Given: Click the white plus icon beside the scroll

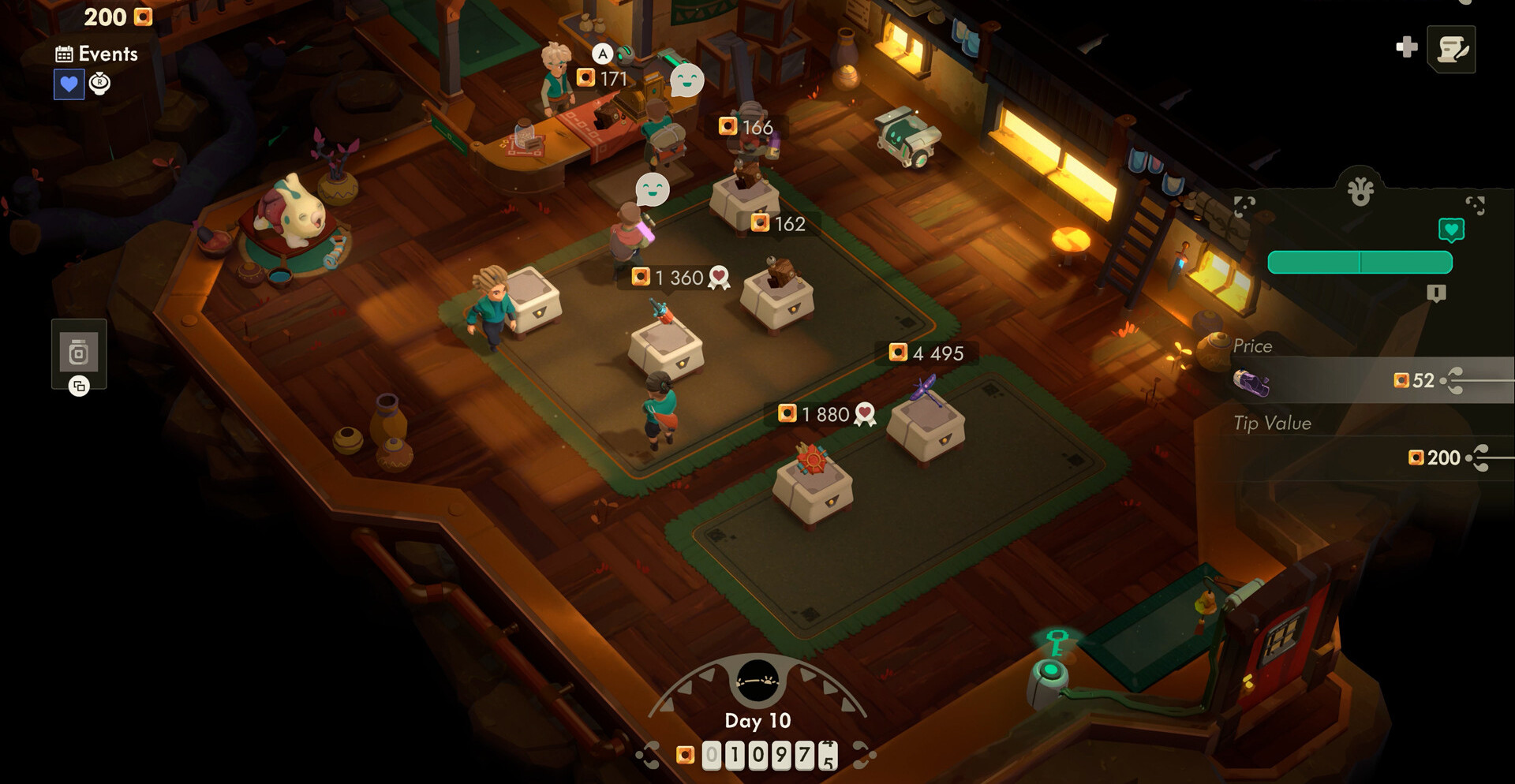Looking at the screenshot, I should (1406, 47).
